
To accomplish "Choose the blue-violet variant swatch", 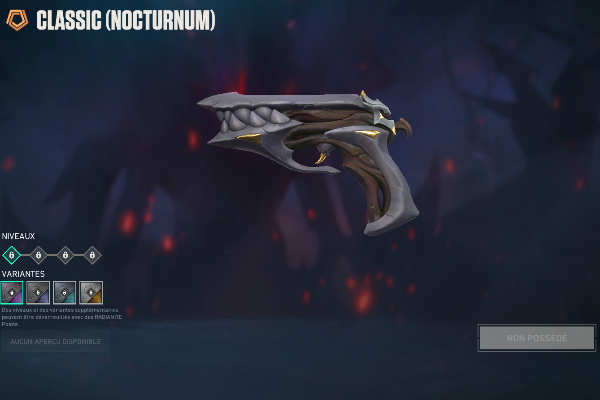I will [38, 292].
